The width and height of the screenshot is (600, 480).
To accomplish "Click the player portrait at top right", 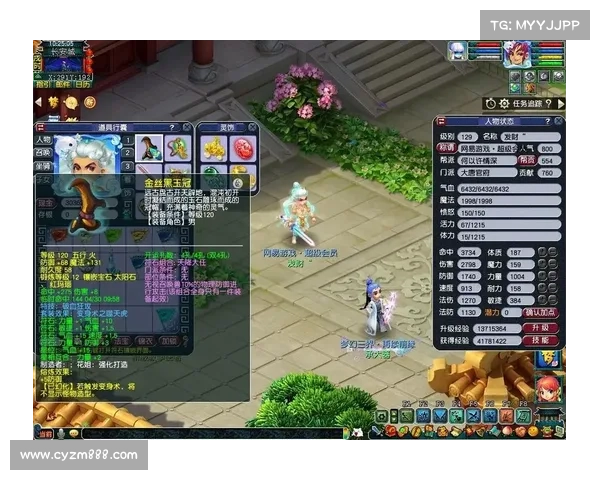I will [x=516, y=53].
